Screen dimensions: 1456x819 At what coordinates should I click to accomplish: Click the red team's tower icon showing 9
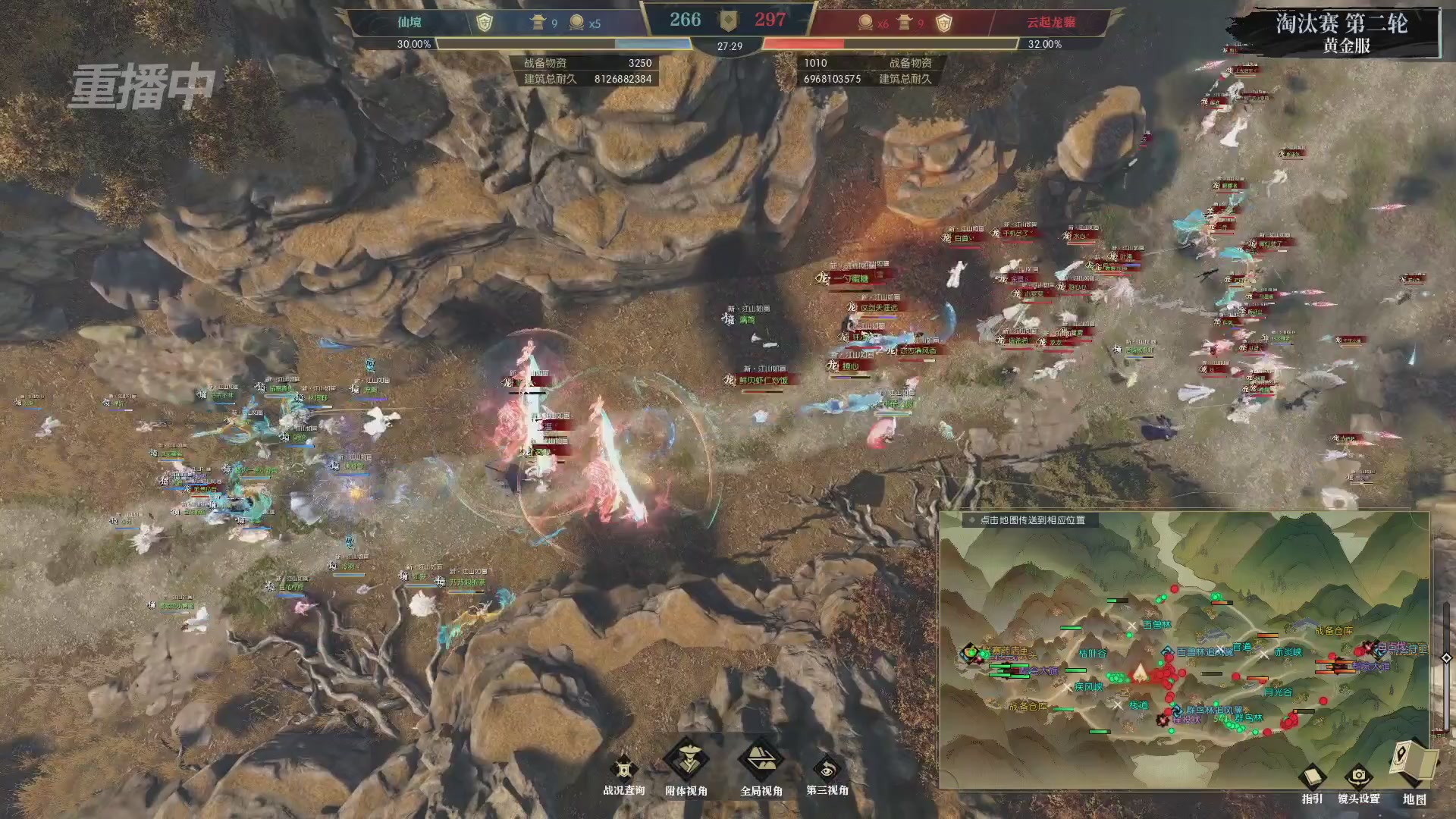pyautogui.click(x=902, y=23)
